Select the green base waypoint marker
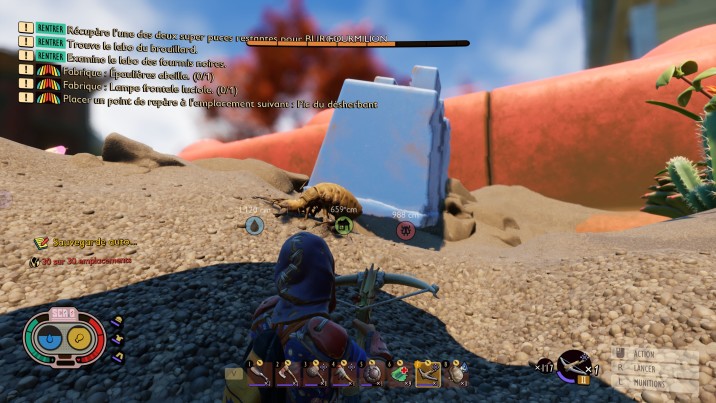The image size is (716, 403). 343,226
